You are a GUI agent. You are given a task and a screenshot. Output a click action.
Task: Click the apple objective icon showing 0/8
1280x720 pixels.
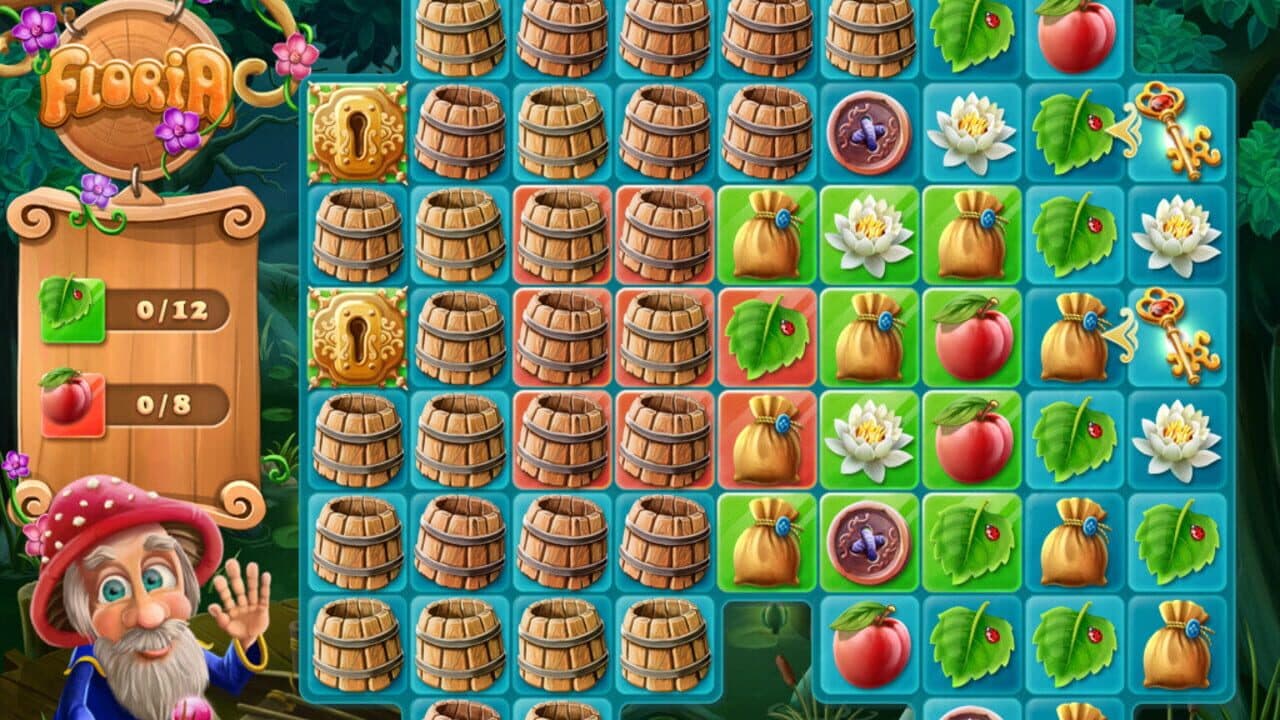pos(70,400)
